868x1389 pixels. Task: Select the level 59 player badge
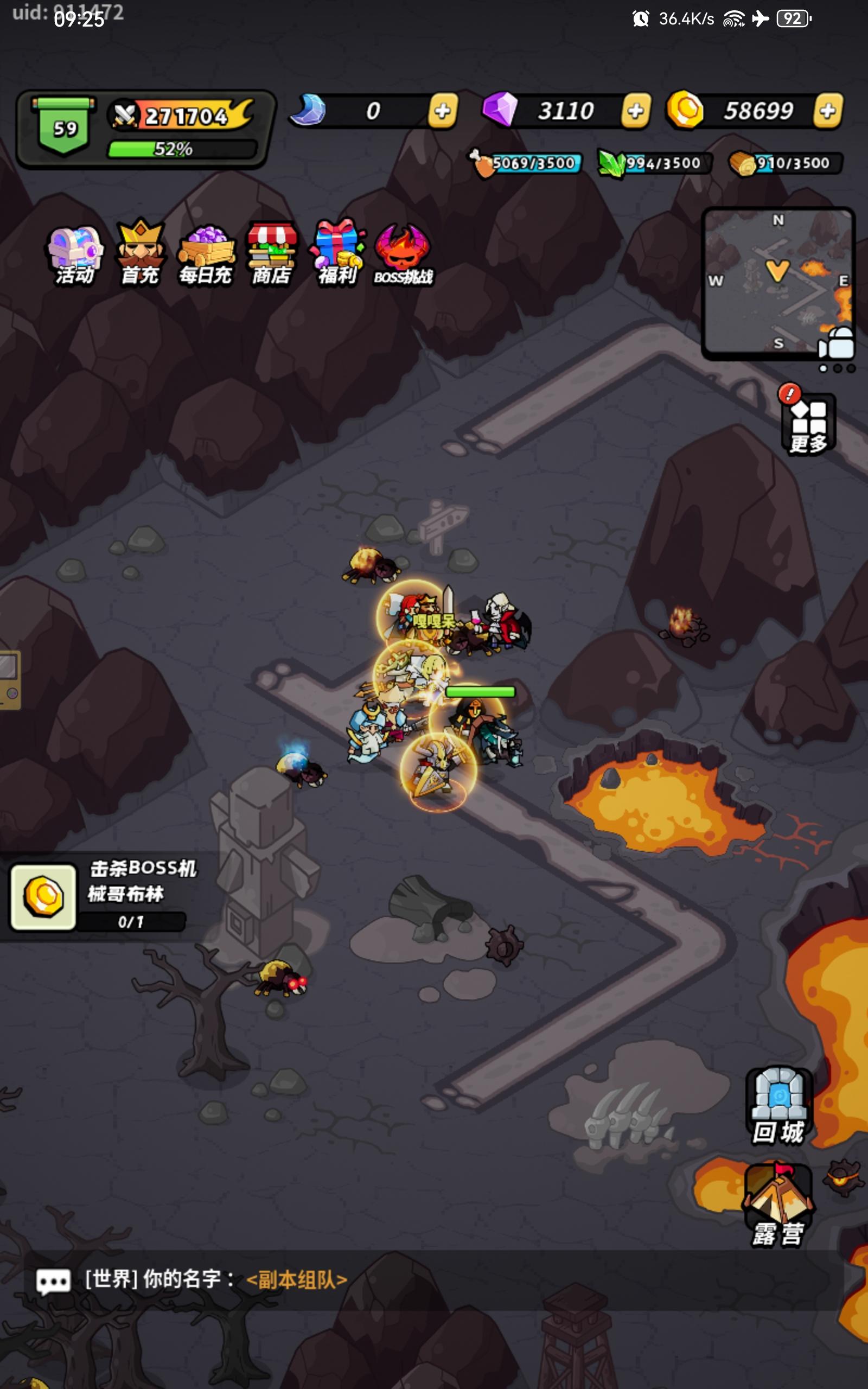point(65,125)
